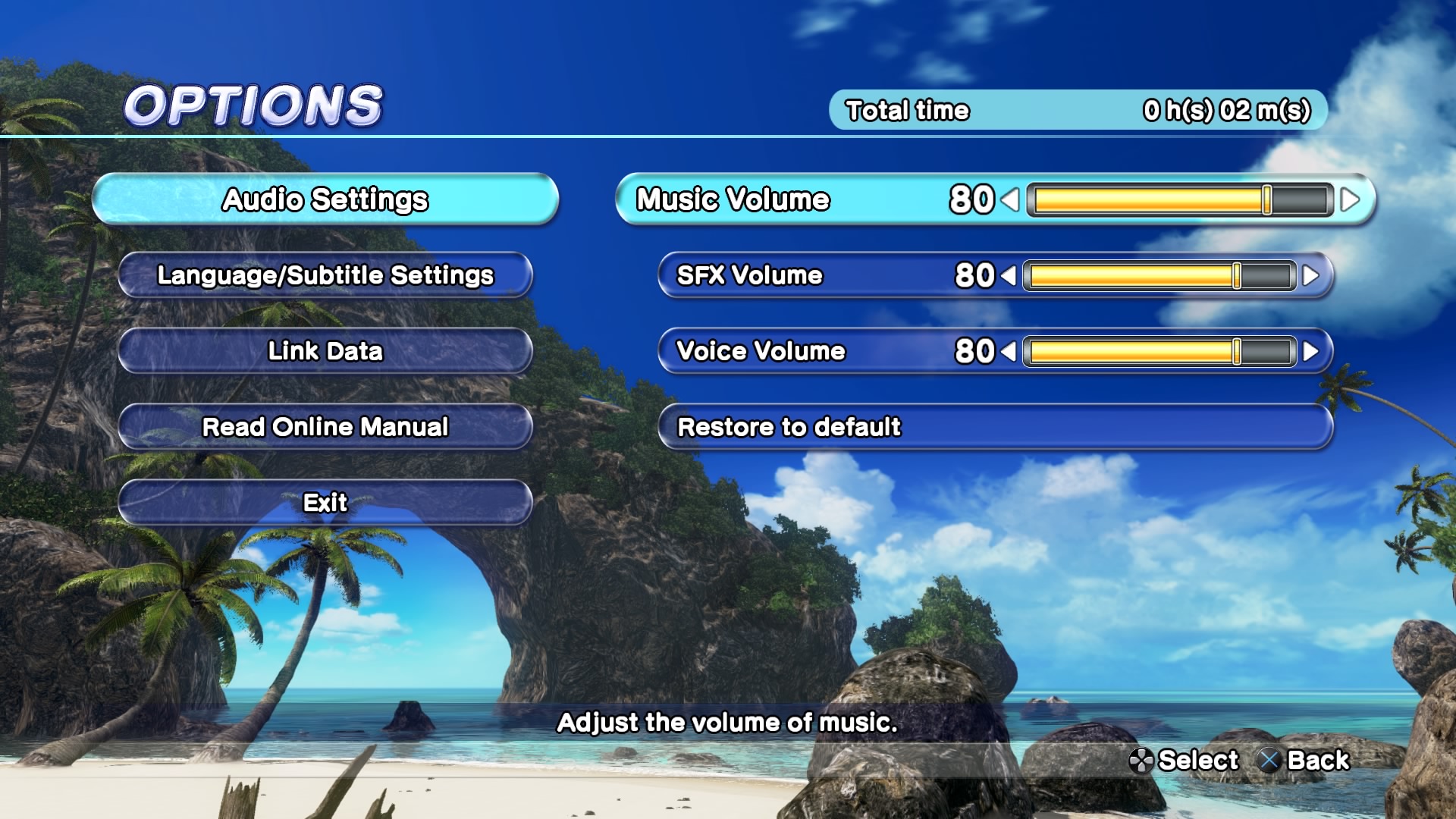This screenshot has height=819, width=1456.
Task: Select the Audio Settings menu entry
Action: click(325, 199)
